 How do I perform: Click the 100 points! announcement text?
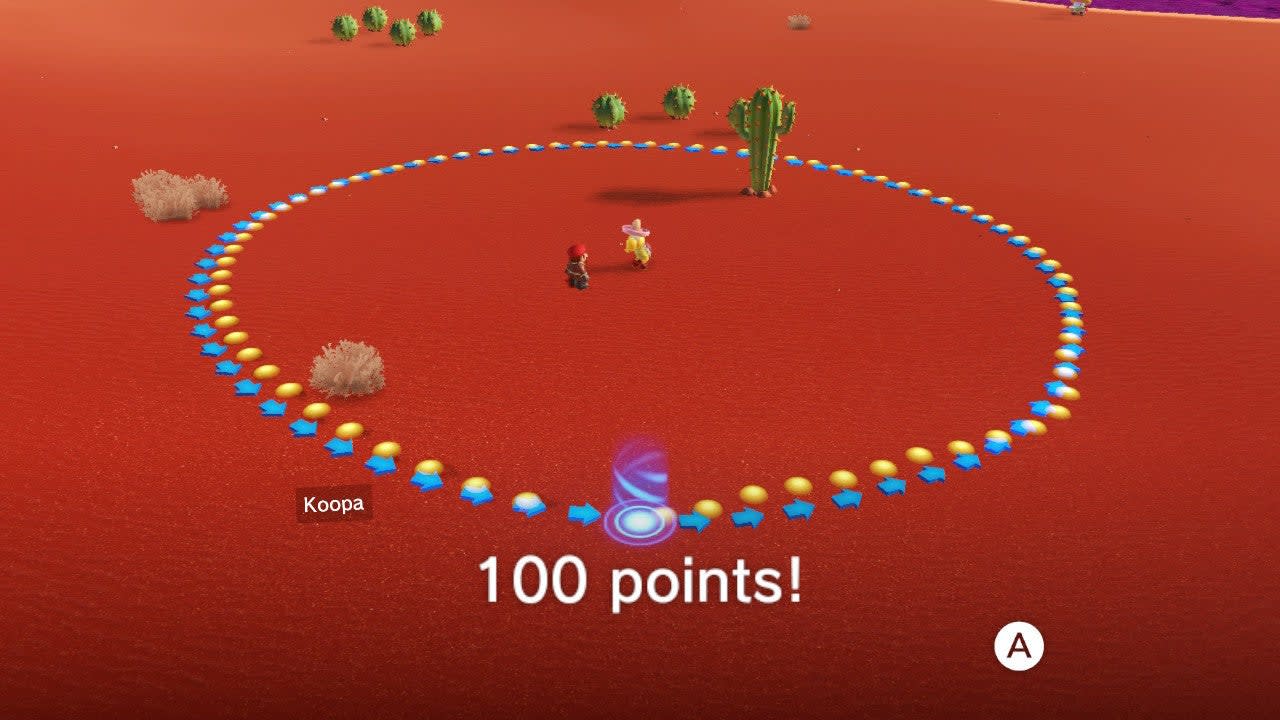click(x=639, y=578)
